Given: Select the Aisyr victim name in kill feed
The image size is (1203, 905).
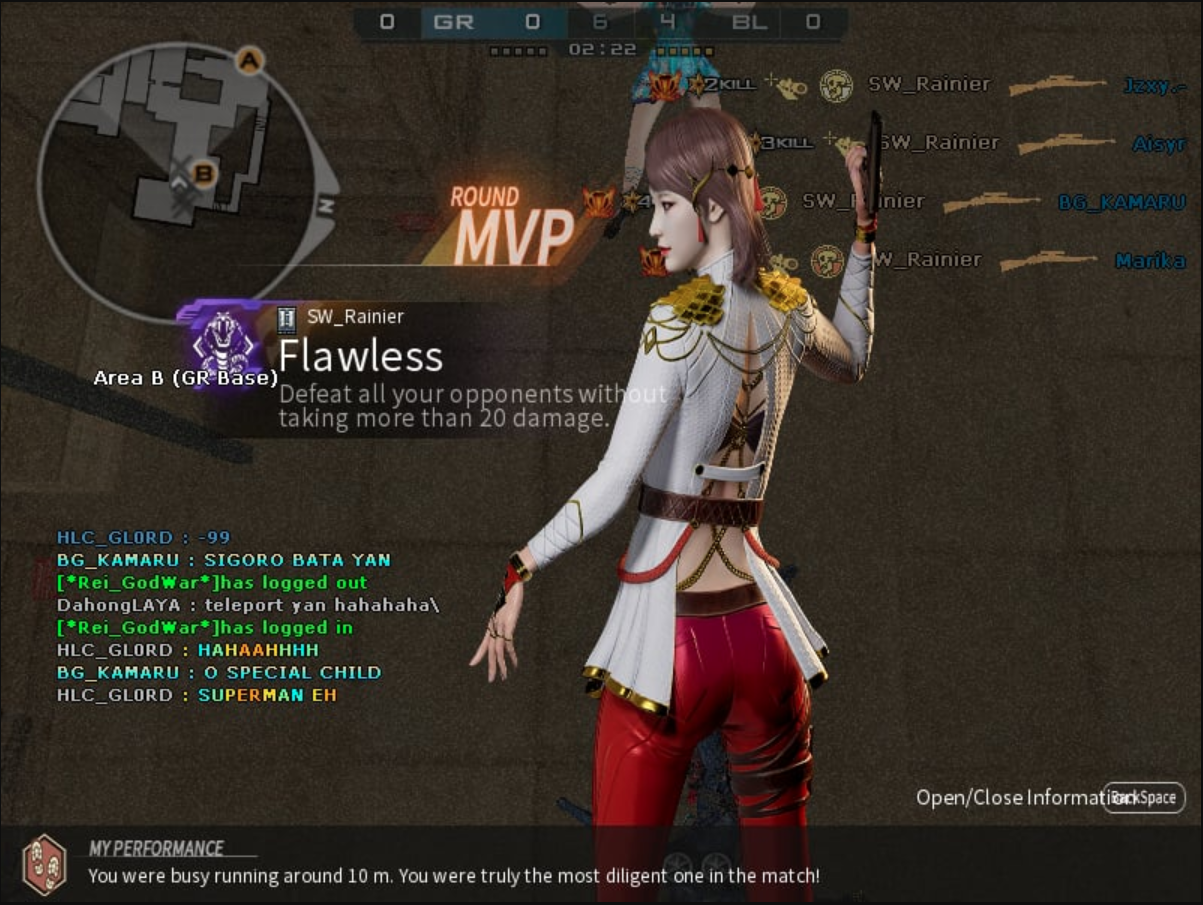Looking at the screenshot, I should 1158,144.
